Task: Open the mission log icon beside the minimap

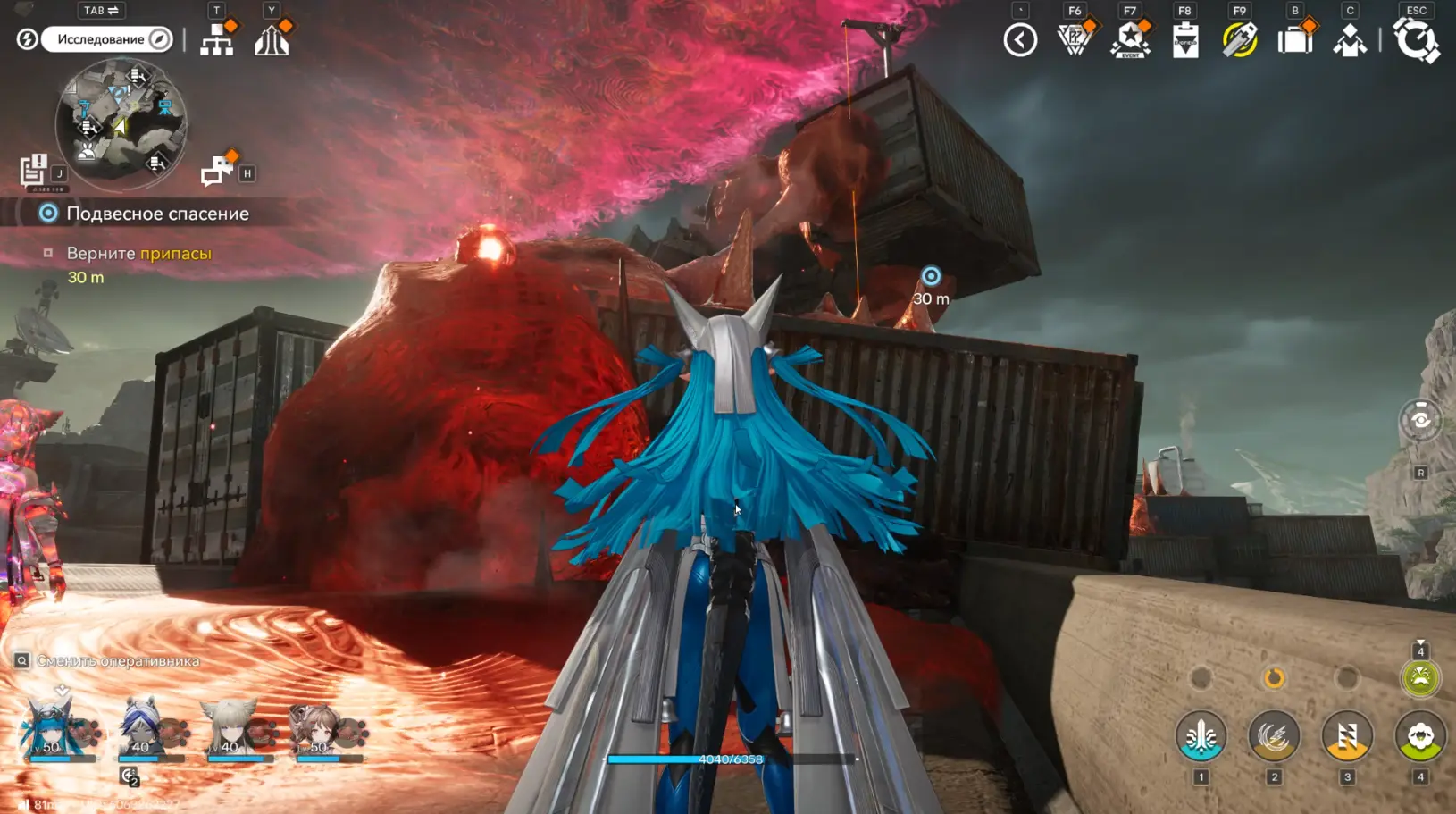Action: point(34,170)
